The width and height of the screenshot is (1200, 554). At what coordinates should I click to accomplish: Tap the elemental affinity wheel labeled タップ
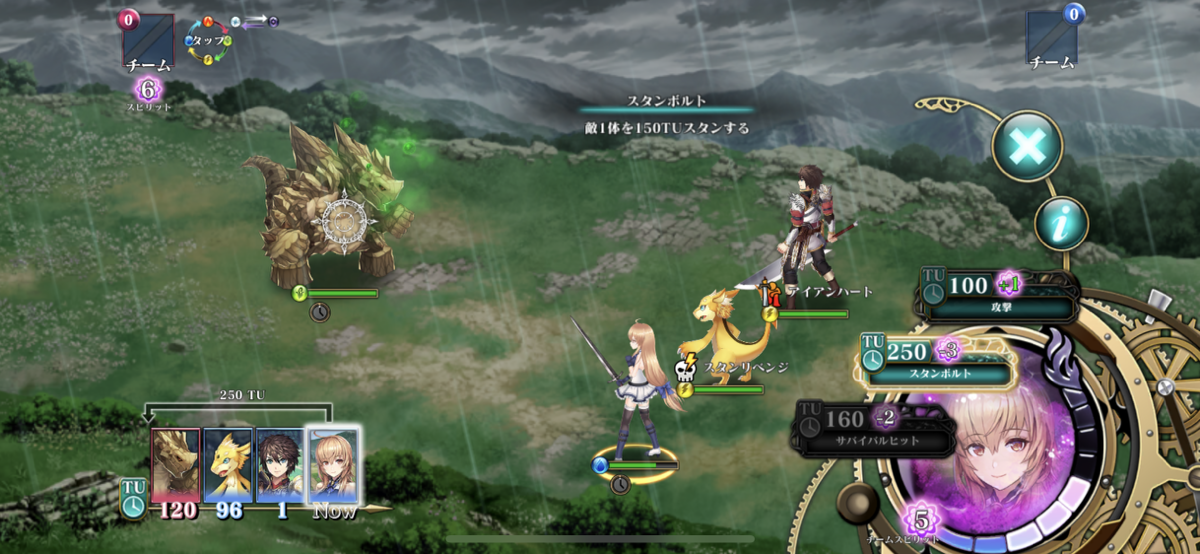208,42
